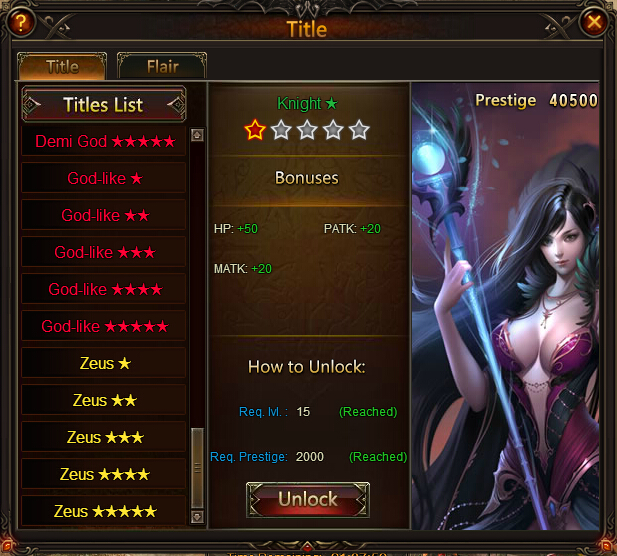Screen dimensions: 617x556
Task: Switch to the Flair tab
Action: (162, 67)
